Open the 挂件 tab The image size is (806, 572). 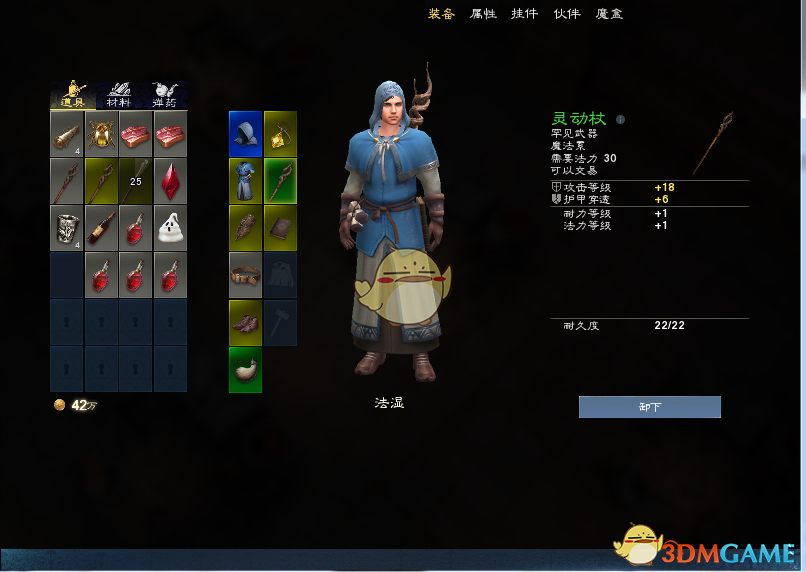(524, 14)
